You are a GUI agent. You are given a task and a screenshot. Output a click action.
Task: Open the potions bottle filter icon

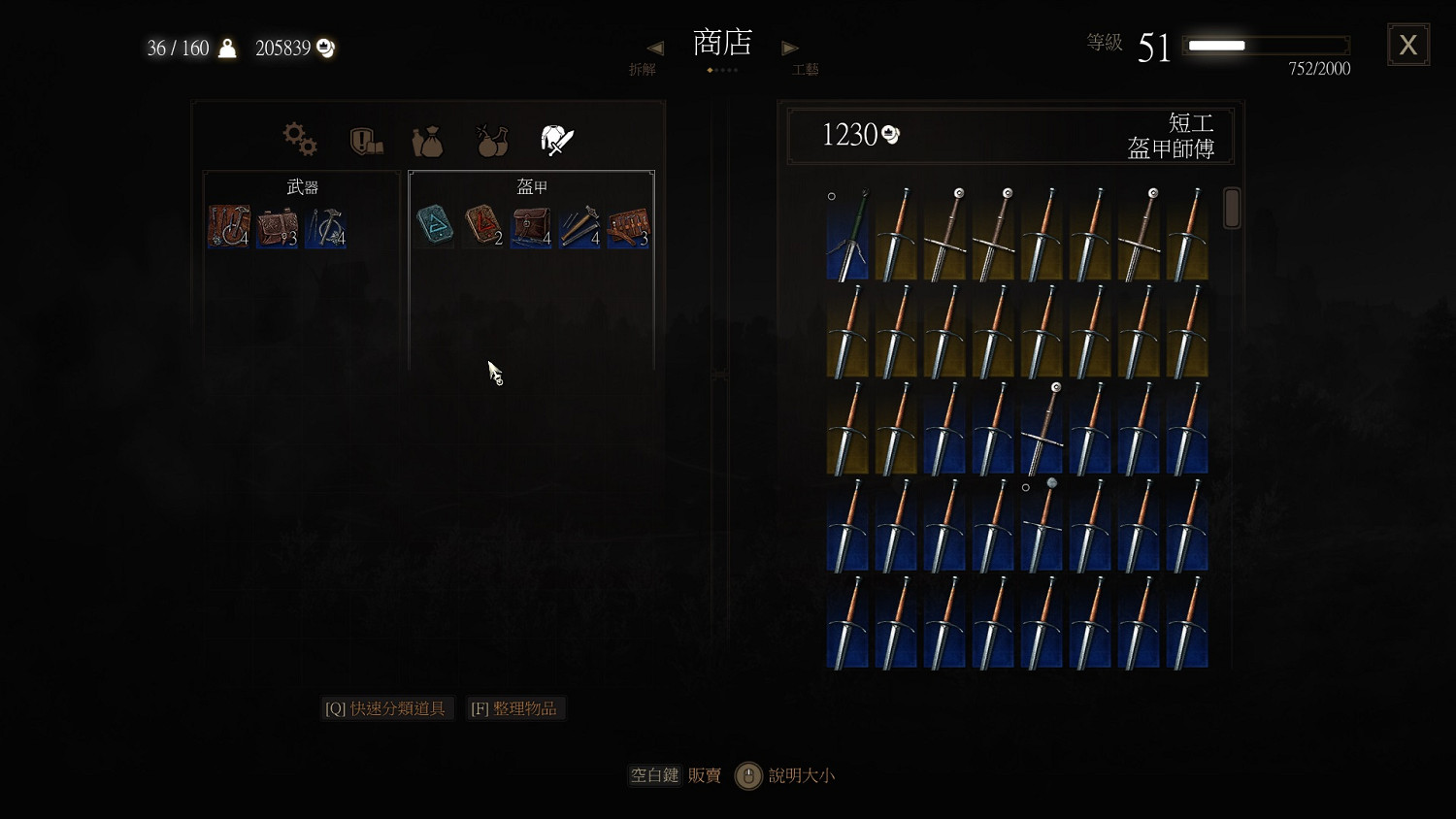[x=491, y=141]
